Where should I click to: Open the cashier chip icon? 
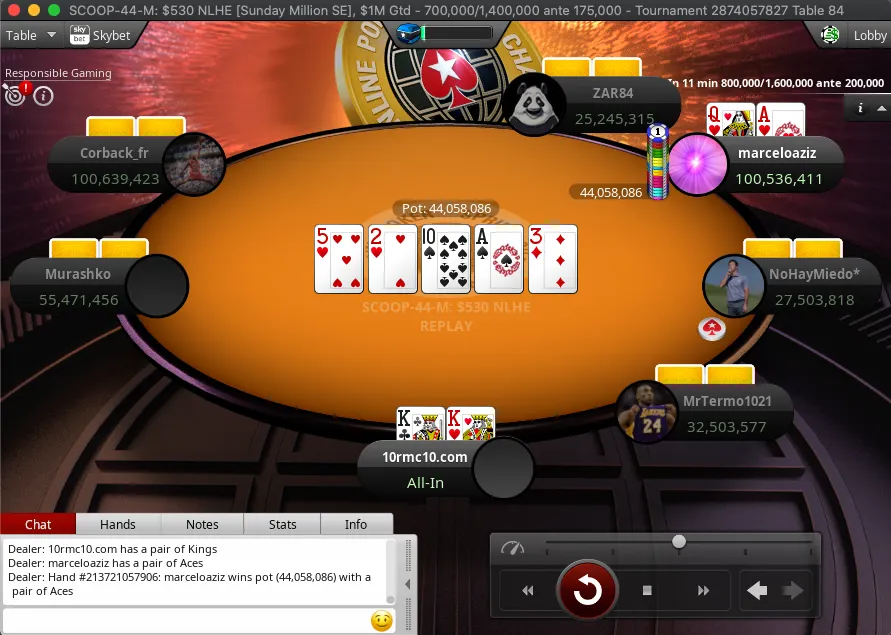[x=830, y=35]
